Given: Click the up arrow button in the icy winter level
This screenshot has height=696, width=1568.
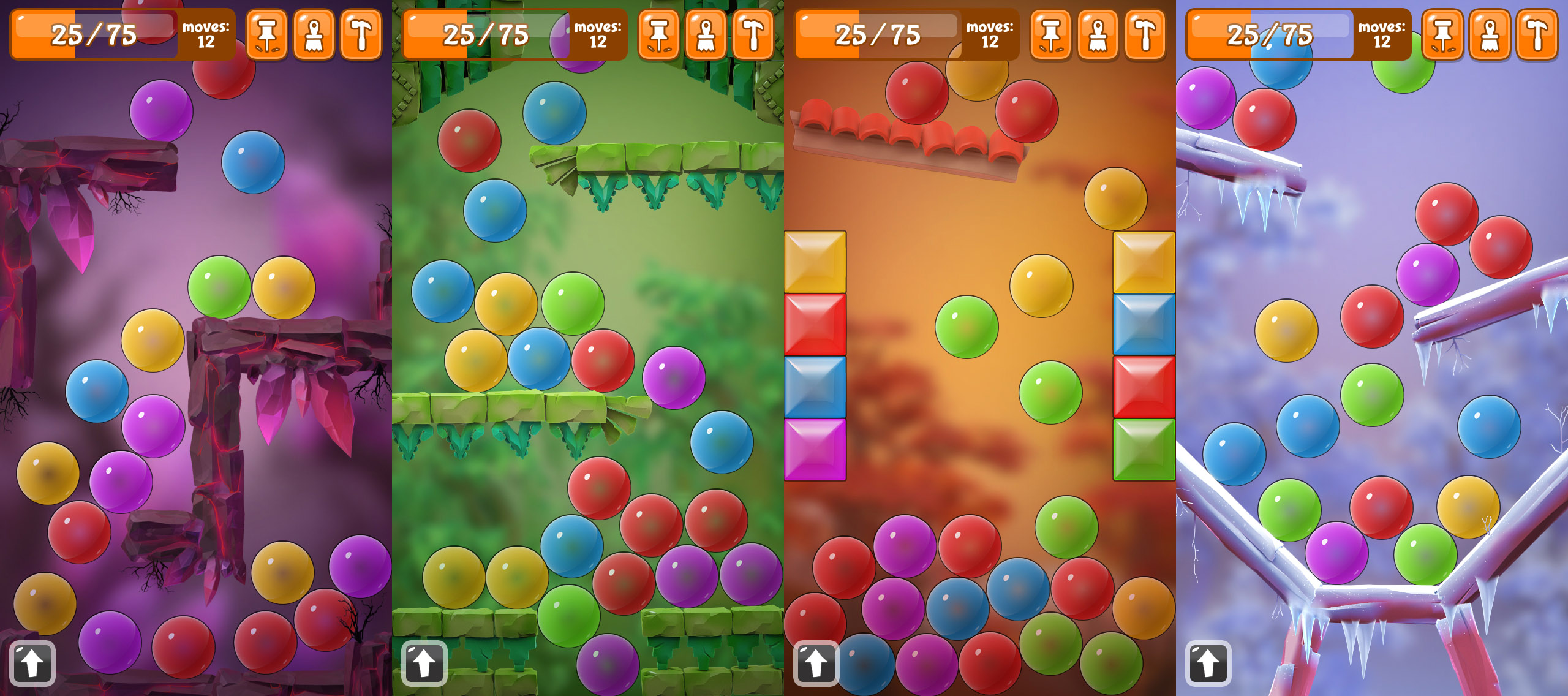Looking at the screenshot, I should click(x=1208, y=663).
